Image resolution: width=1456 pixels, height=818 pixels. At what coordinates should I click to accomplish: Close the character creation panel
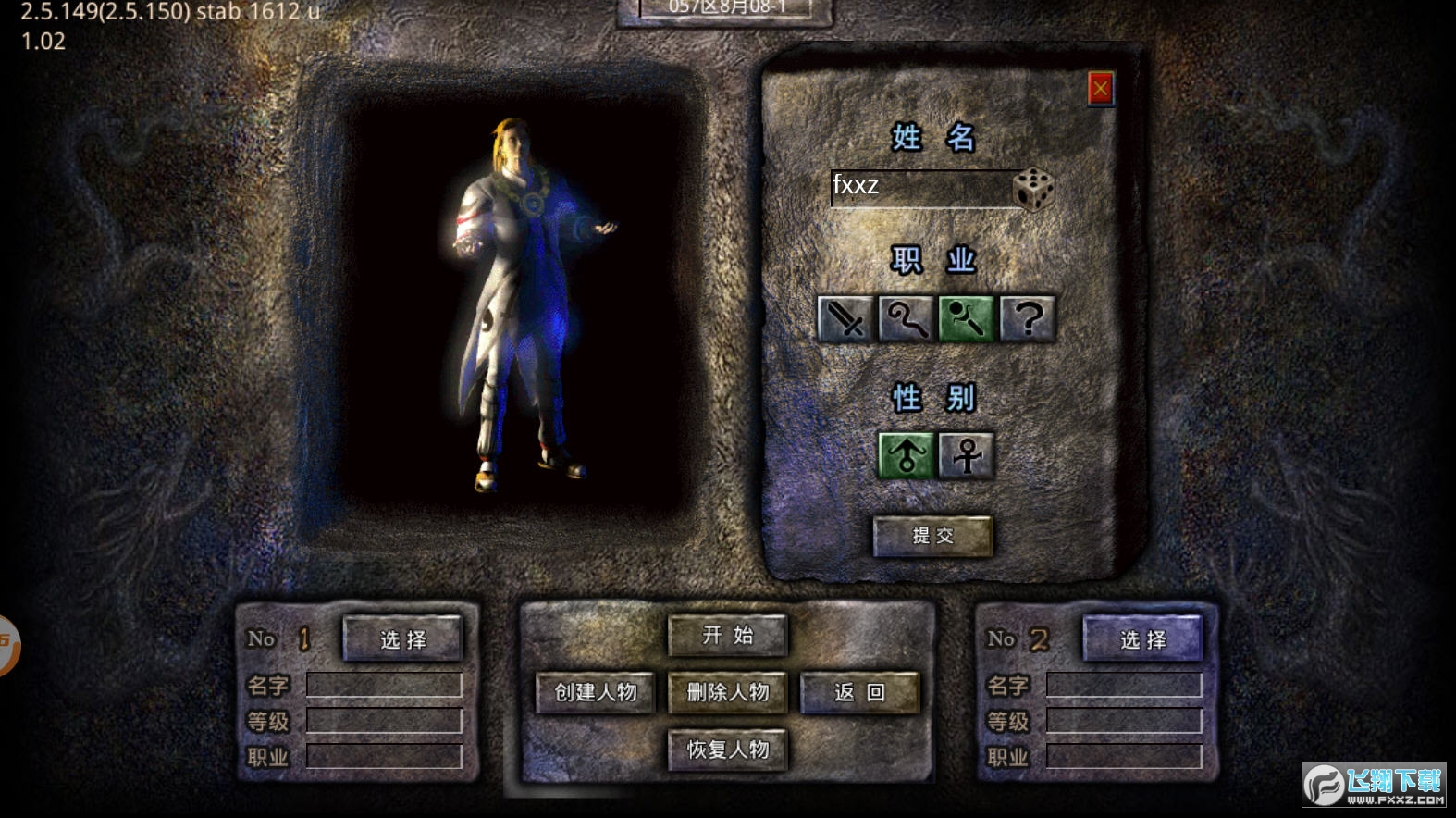(x=1100, y=89)
